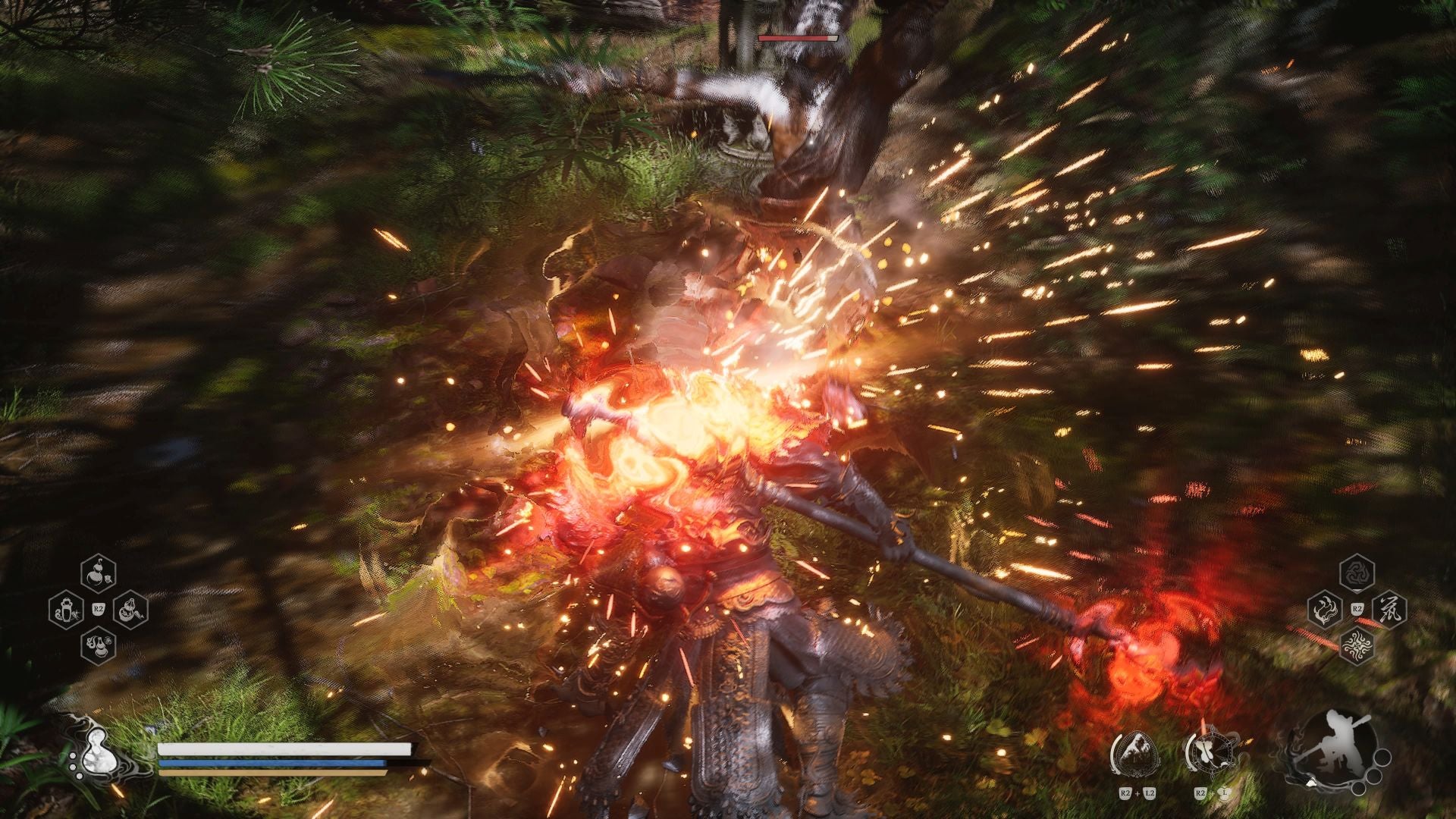Select the gourd potion on the up slot

[x=97, y=575]
